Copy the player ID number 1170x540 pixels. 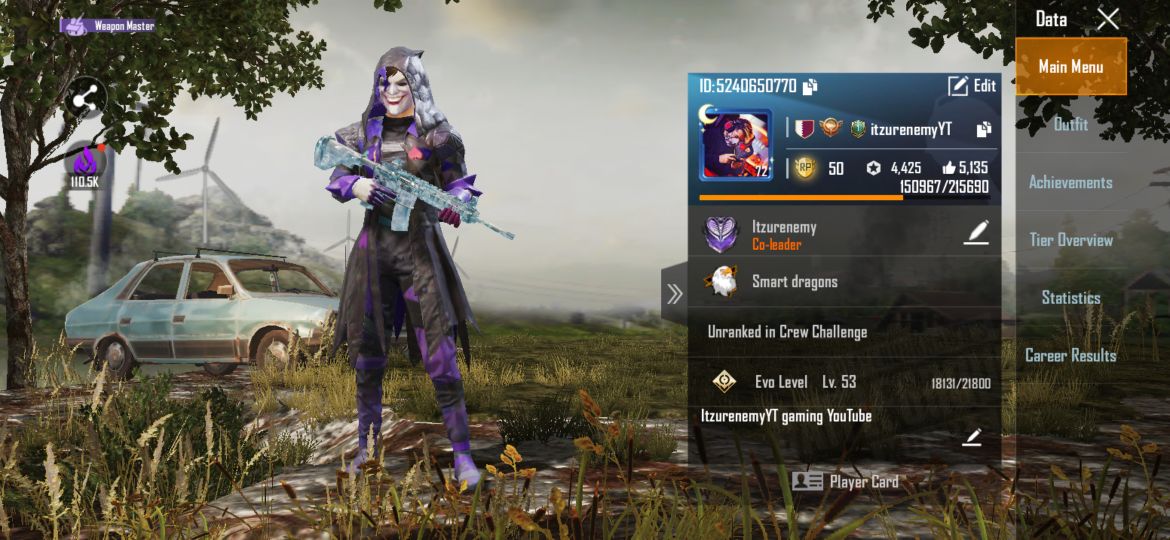coord(810,86)
